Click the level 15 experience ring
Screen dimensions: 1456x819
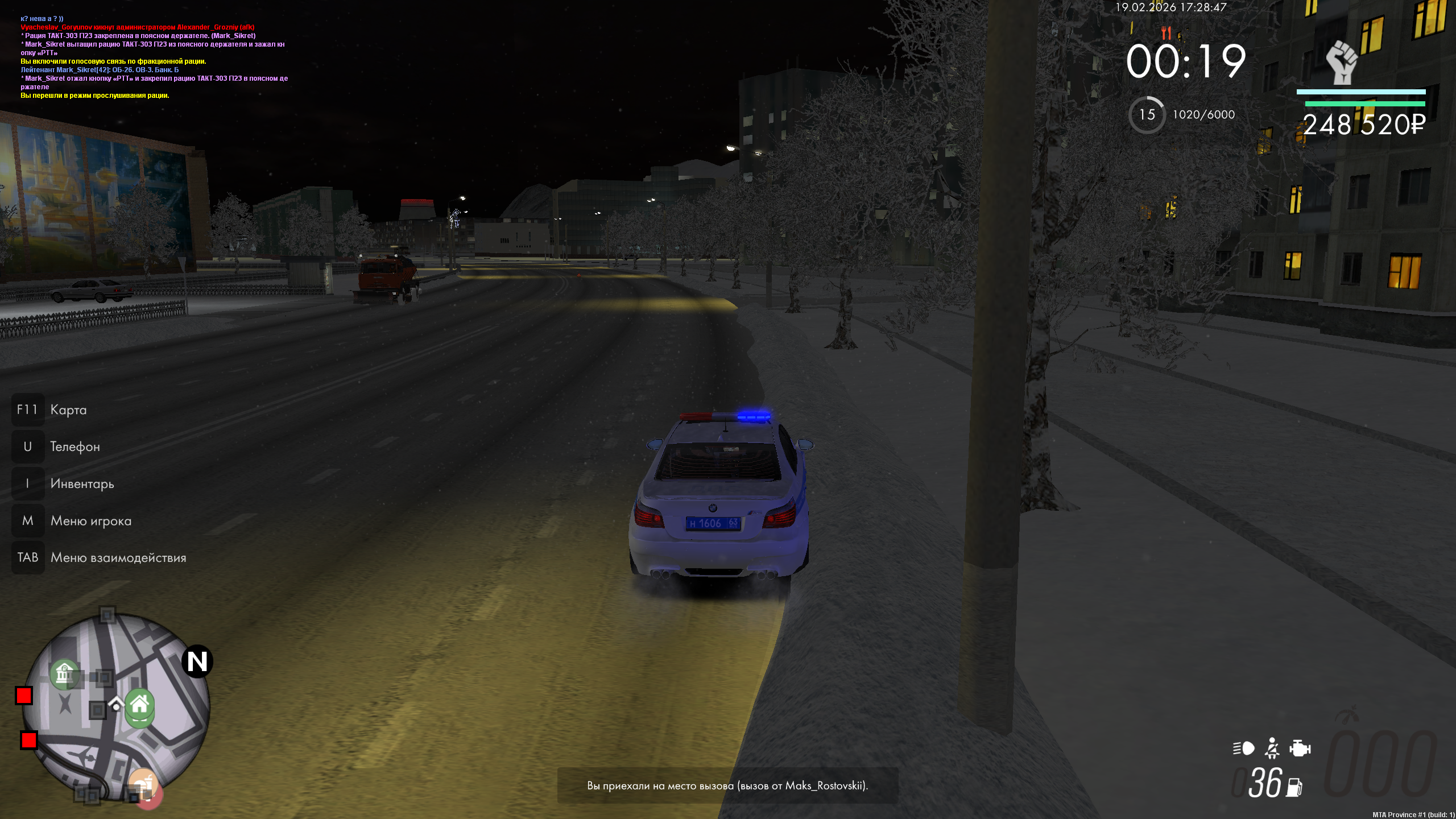coord(1147,115)
